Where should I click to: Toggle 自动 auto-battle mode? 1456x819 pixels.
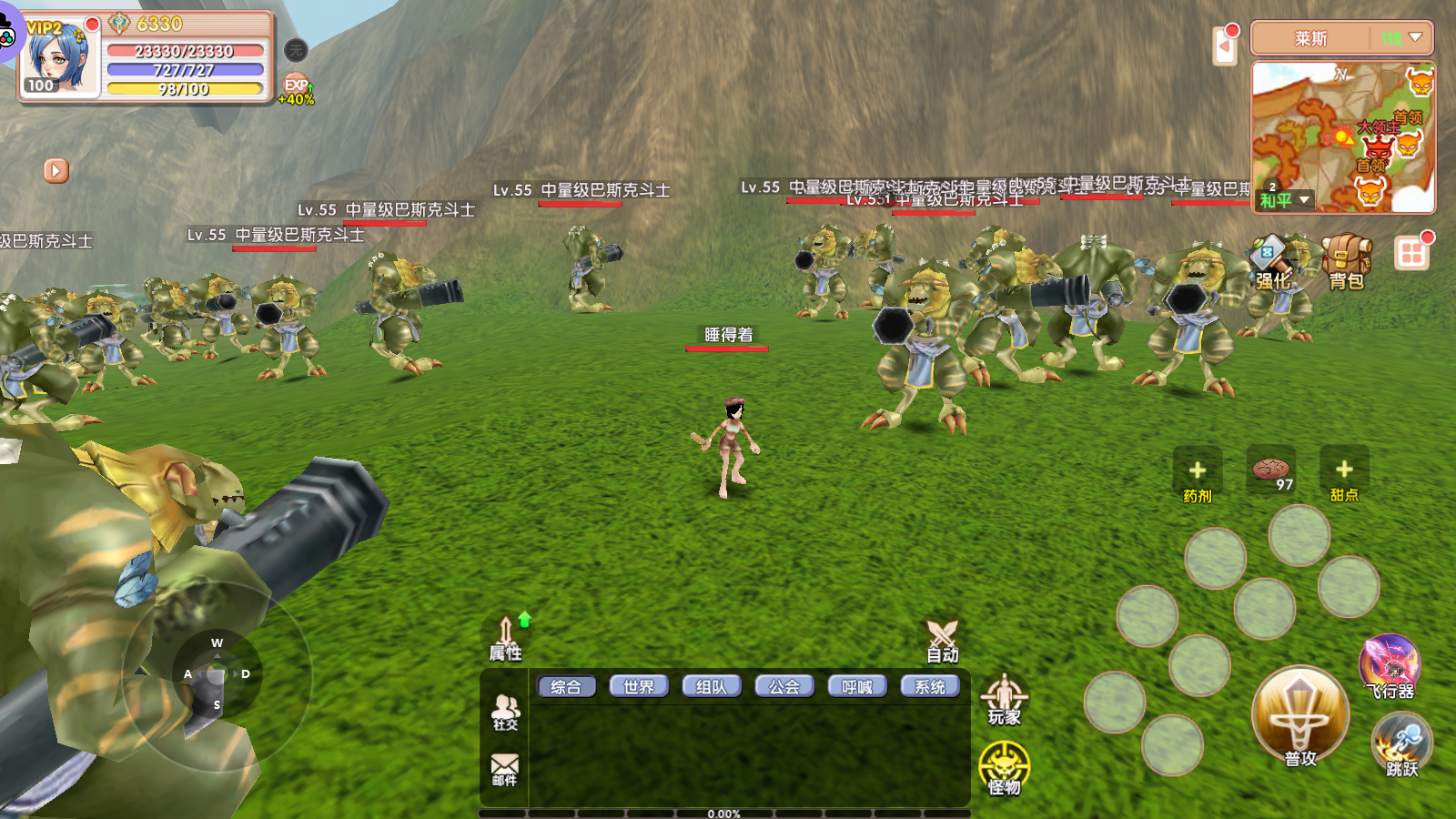click(943, 641)
